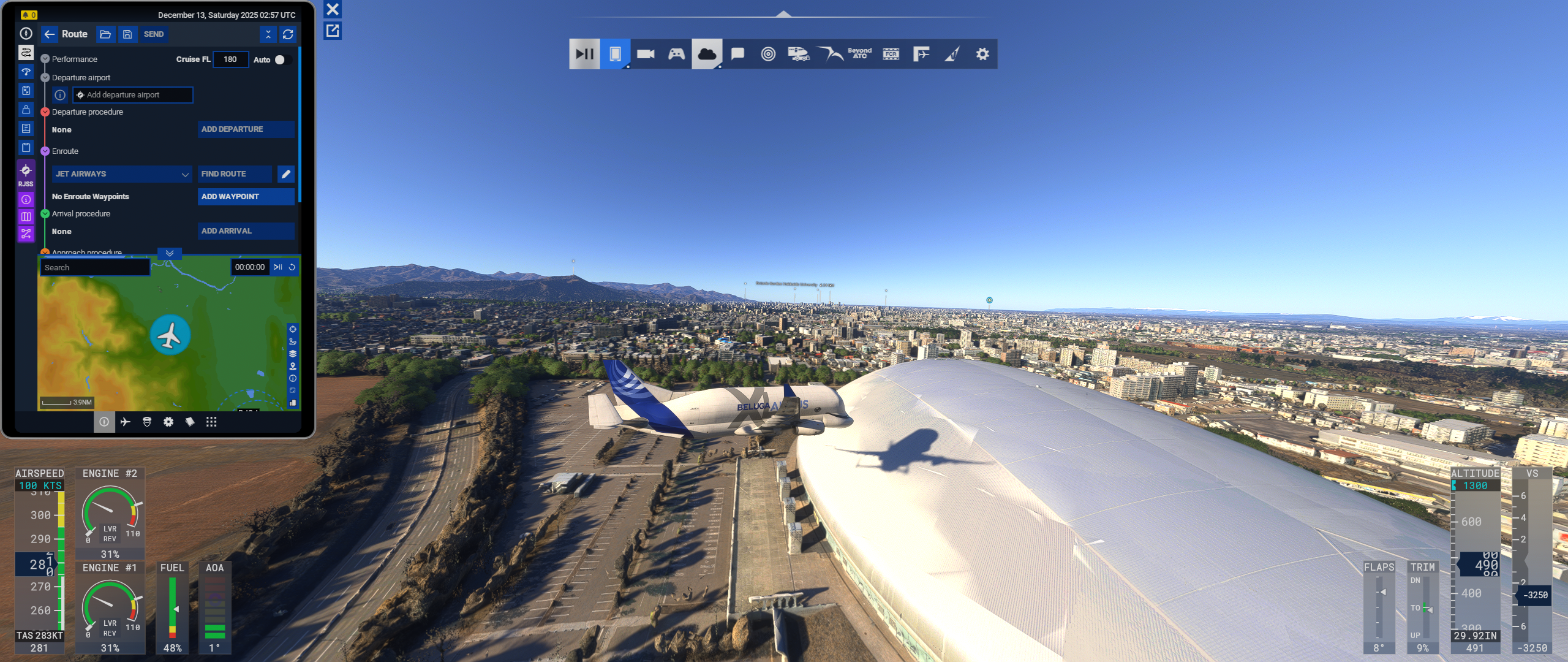Viewport: 1568px width, 662px height.
Task: Add an enroute waypoint
Action: click(x=246, y=197)
